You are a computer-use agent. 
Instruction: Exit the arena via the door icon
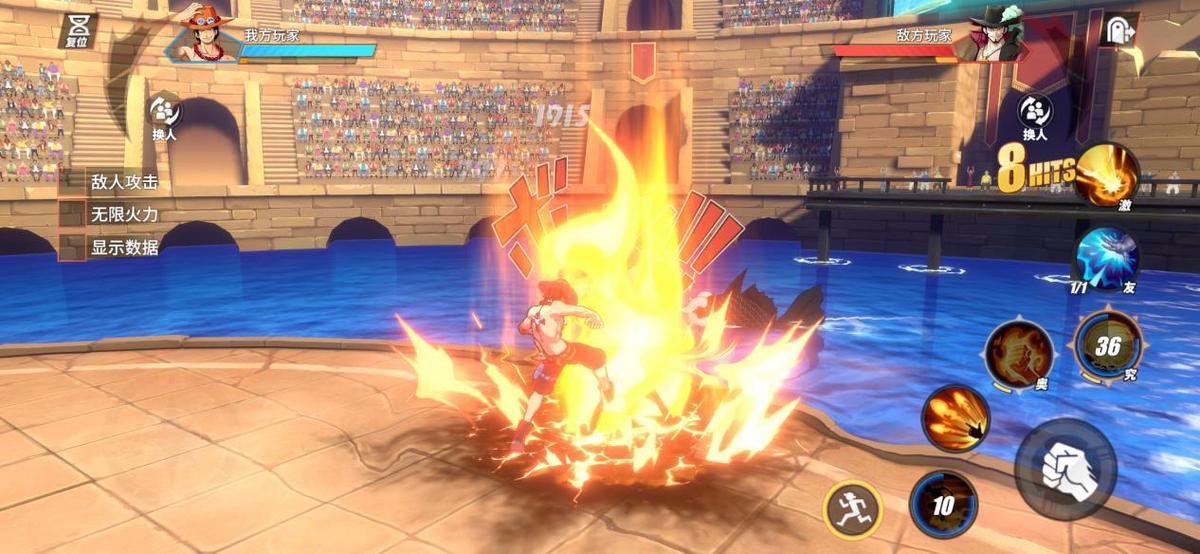[x=1117, y=29]
